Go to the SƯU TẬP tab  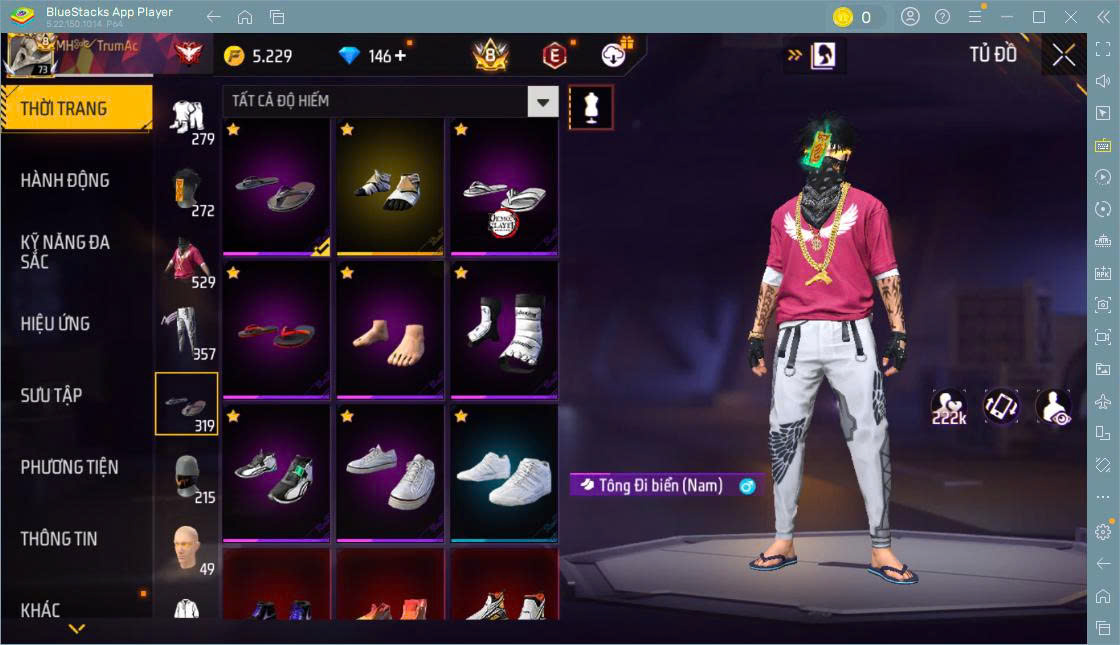(52, 395)
